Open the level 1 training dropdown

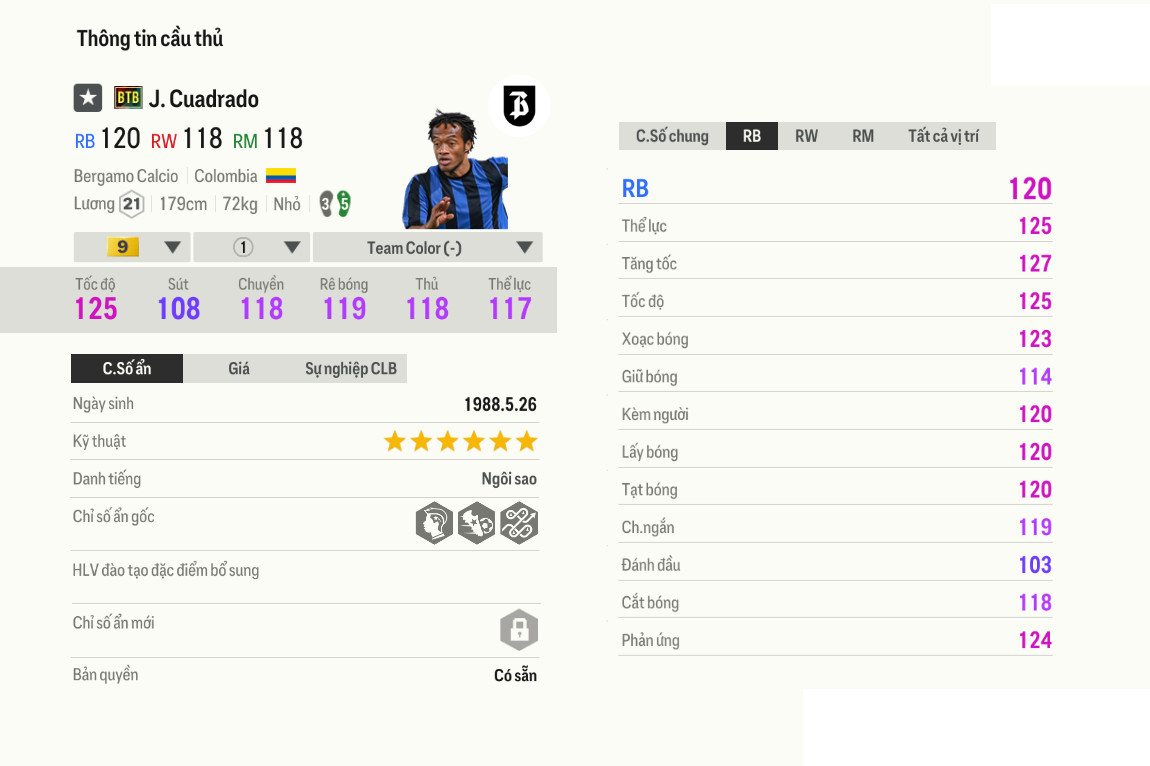point(252,247)
